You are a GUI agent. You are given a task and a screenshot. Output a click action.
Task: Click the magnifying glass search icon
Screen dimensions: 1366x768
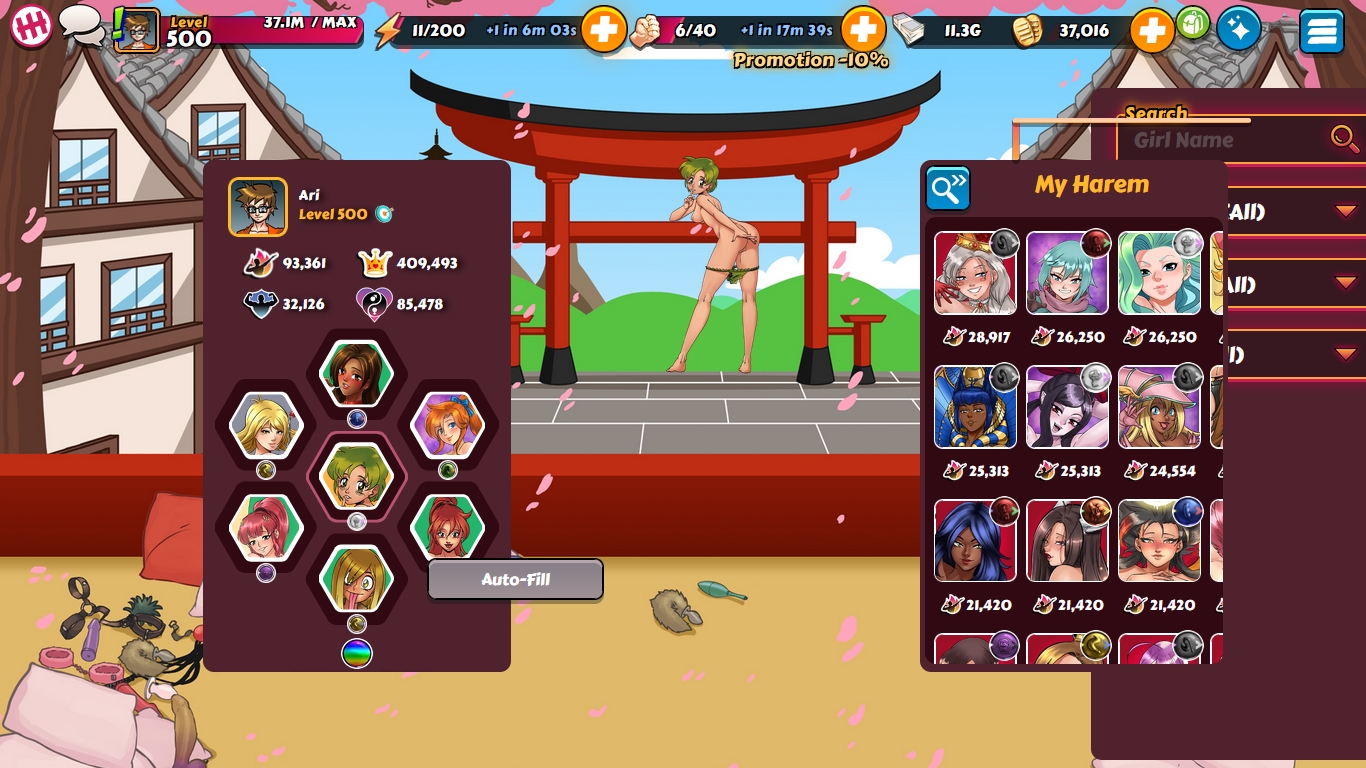[x=1344, y=138]
